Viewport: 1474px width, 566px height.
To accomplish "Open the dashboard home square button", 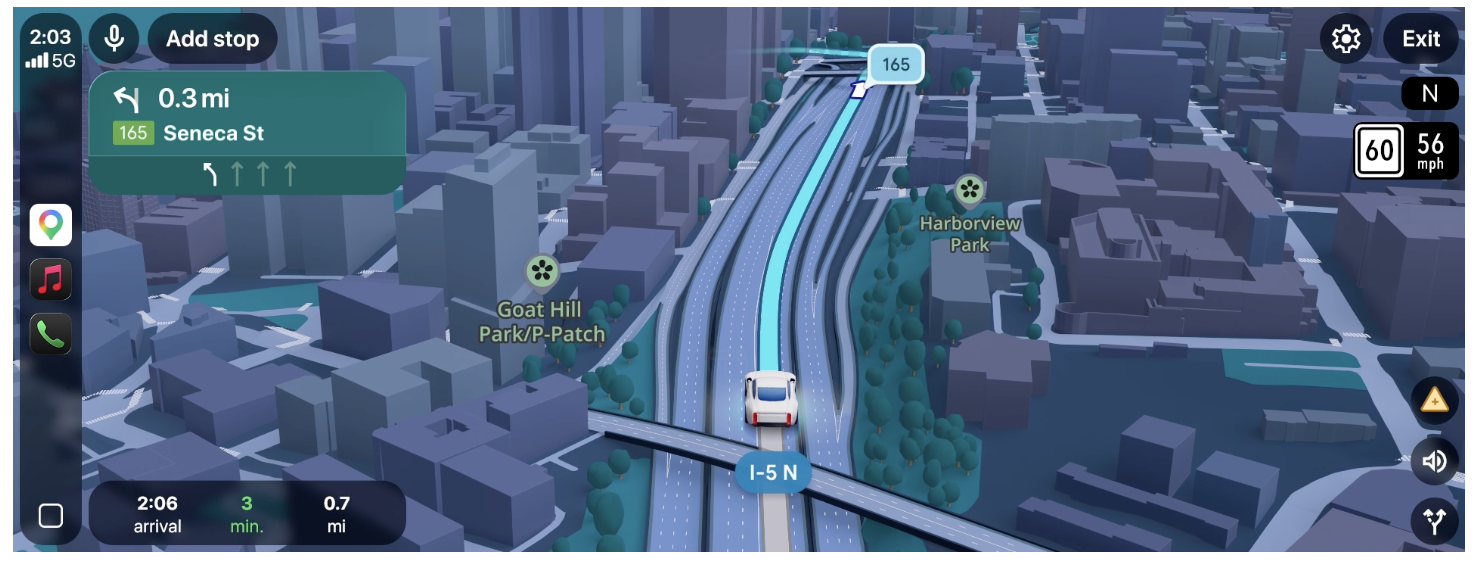I will [51, 515].
